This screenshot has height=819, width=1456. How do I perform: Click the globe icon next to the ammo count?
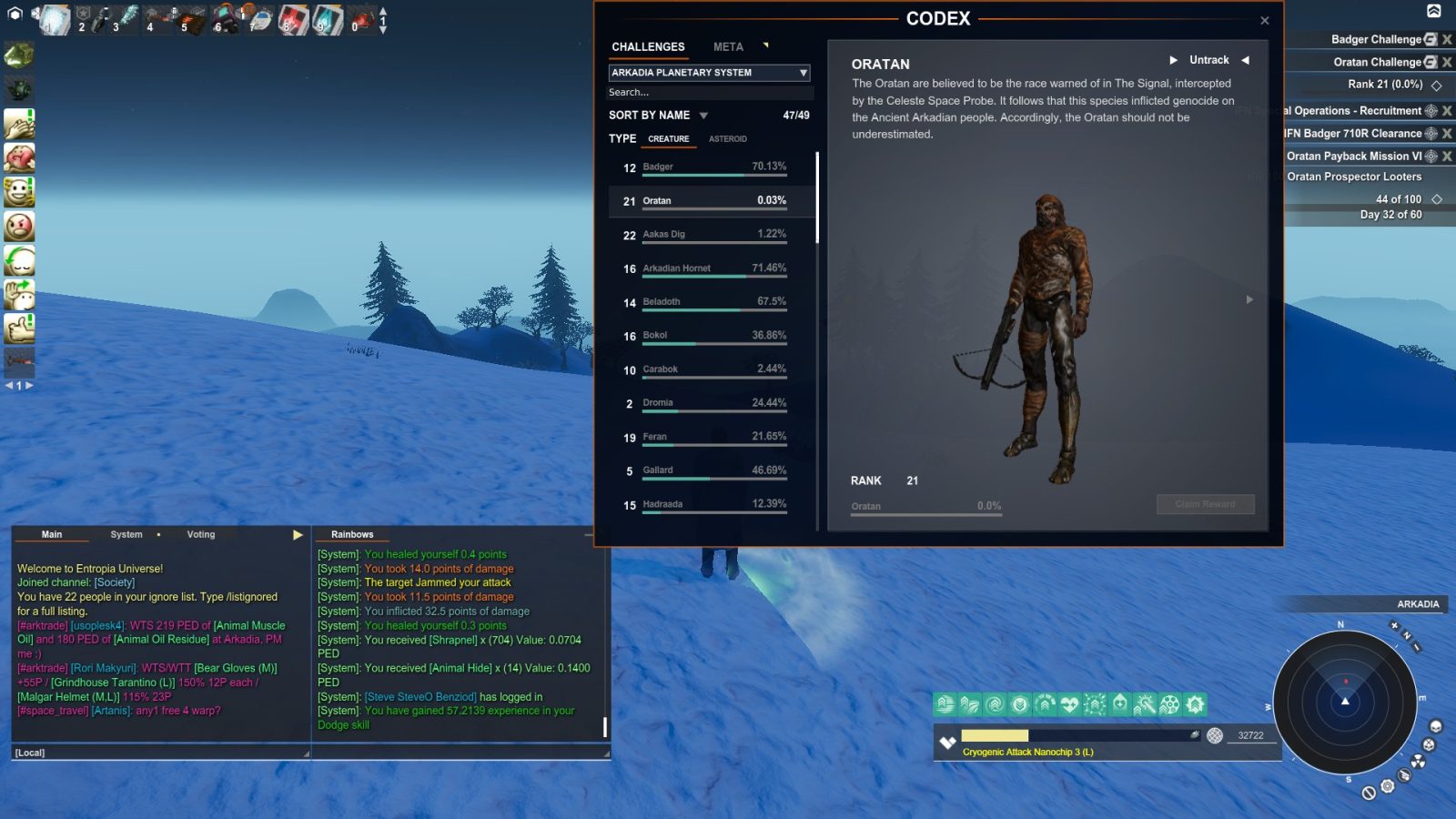[x=1214, y=735]
